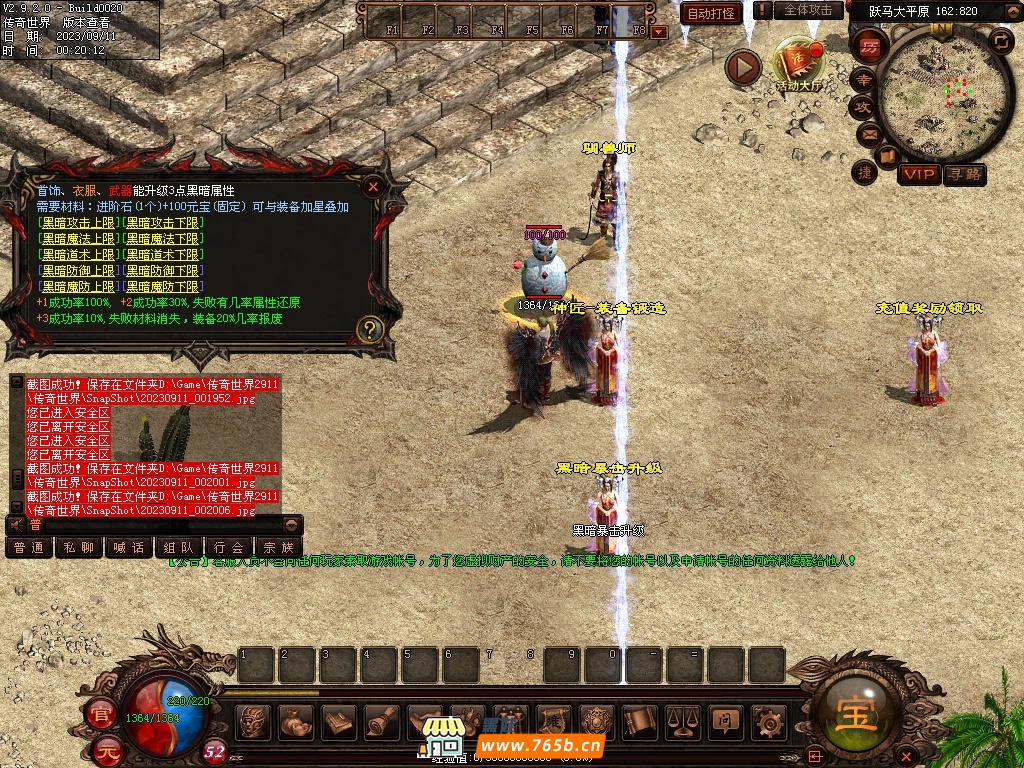Open the VIP panel
This screenshot has width=1024, height=768.
coord(918,174)
